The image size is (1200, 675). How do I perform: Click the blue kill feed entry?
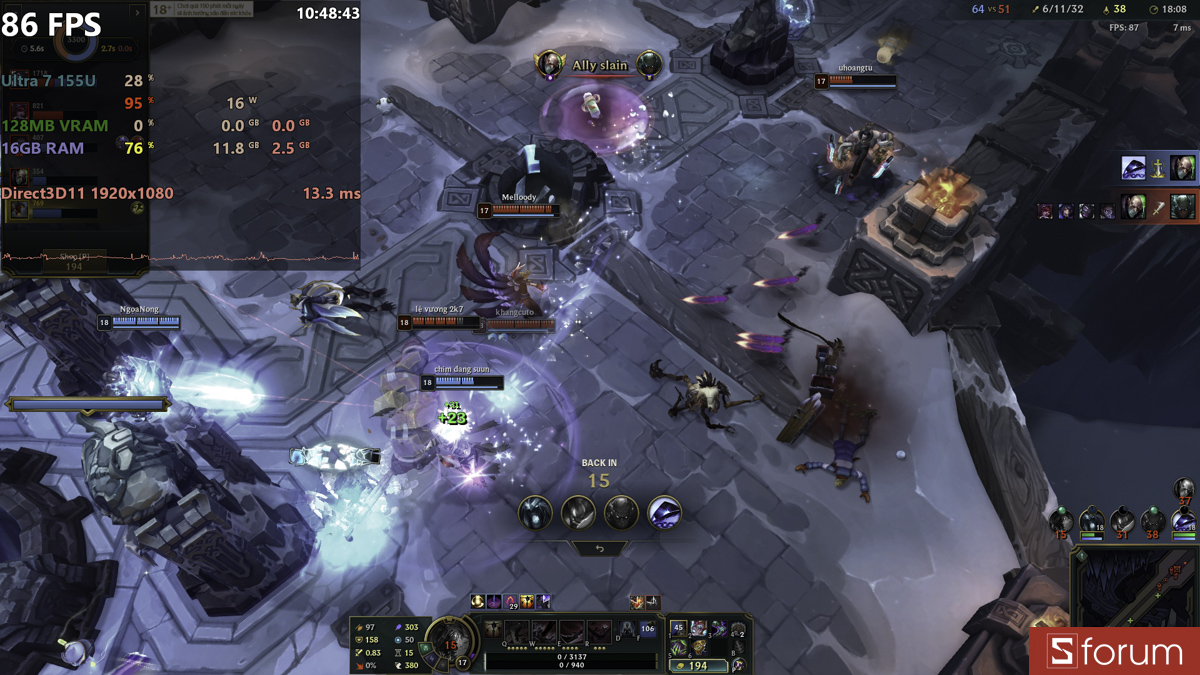click(1158, 167)
